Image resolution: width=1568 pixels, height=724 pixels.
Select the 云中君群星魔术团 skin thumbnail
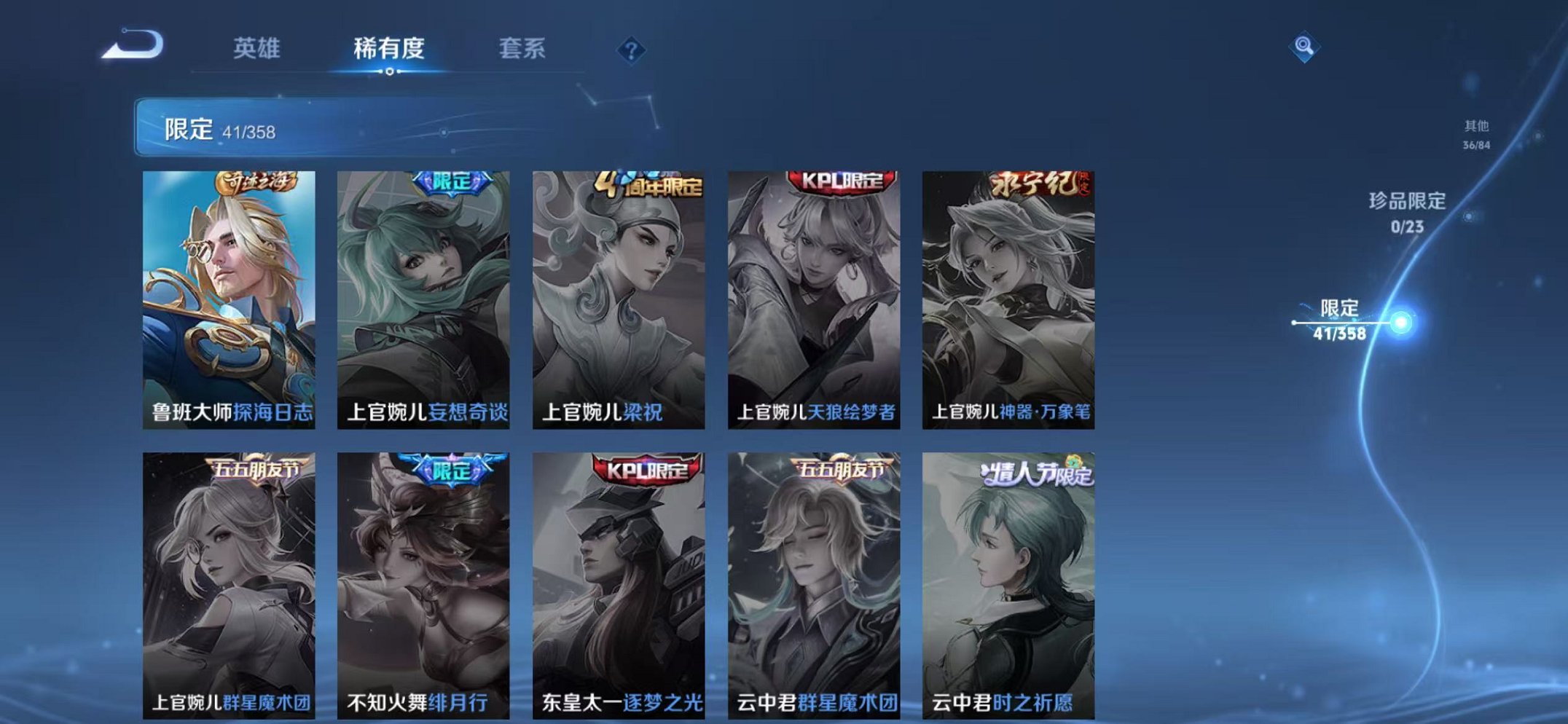816,583
